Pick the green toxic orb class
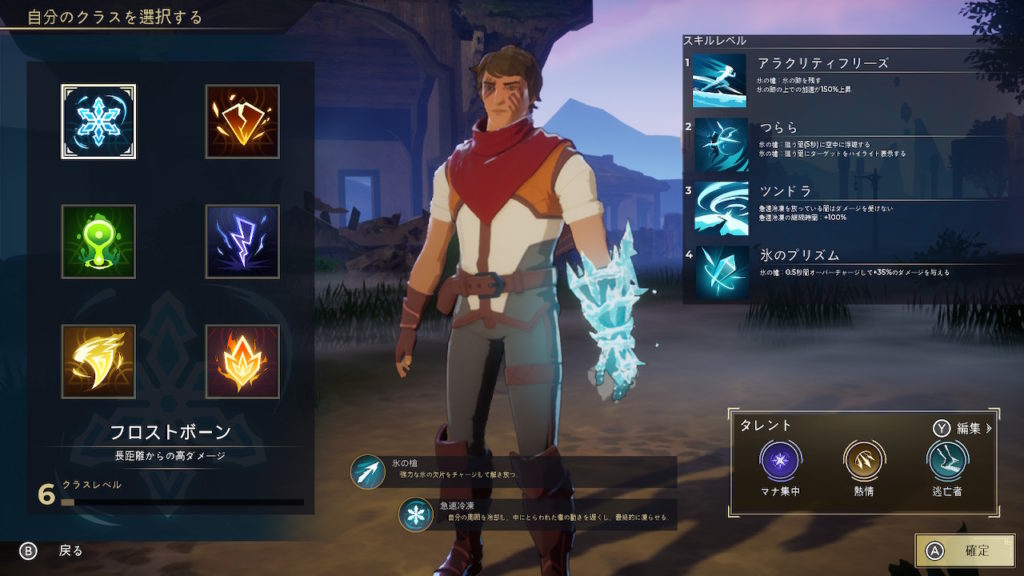The height and width of the screenshot is (576, 1024). [x=98, y=241]
